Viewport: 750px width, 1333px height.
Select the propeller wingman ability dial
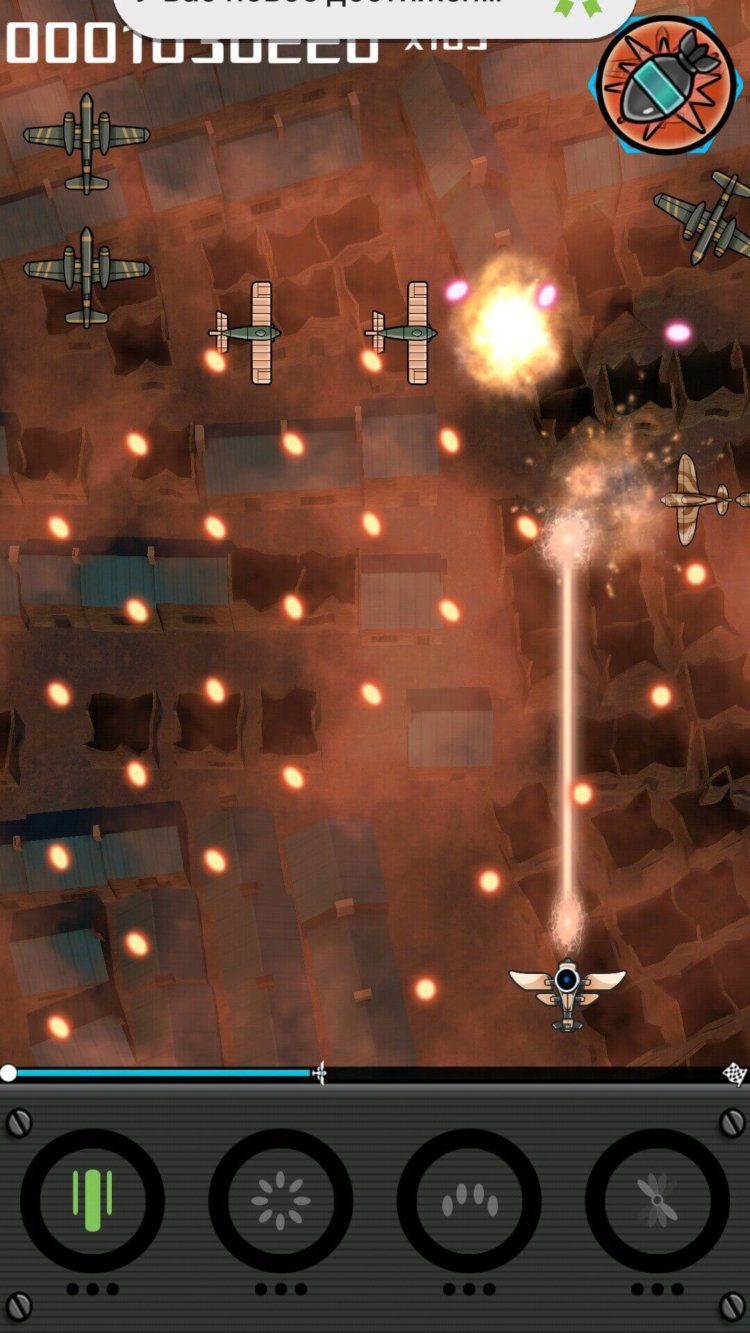pyautogui.click(x=657, y=1200)
